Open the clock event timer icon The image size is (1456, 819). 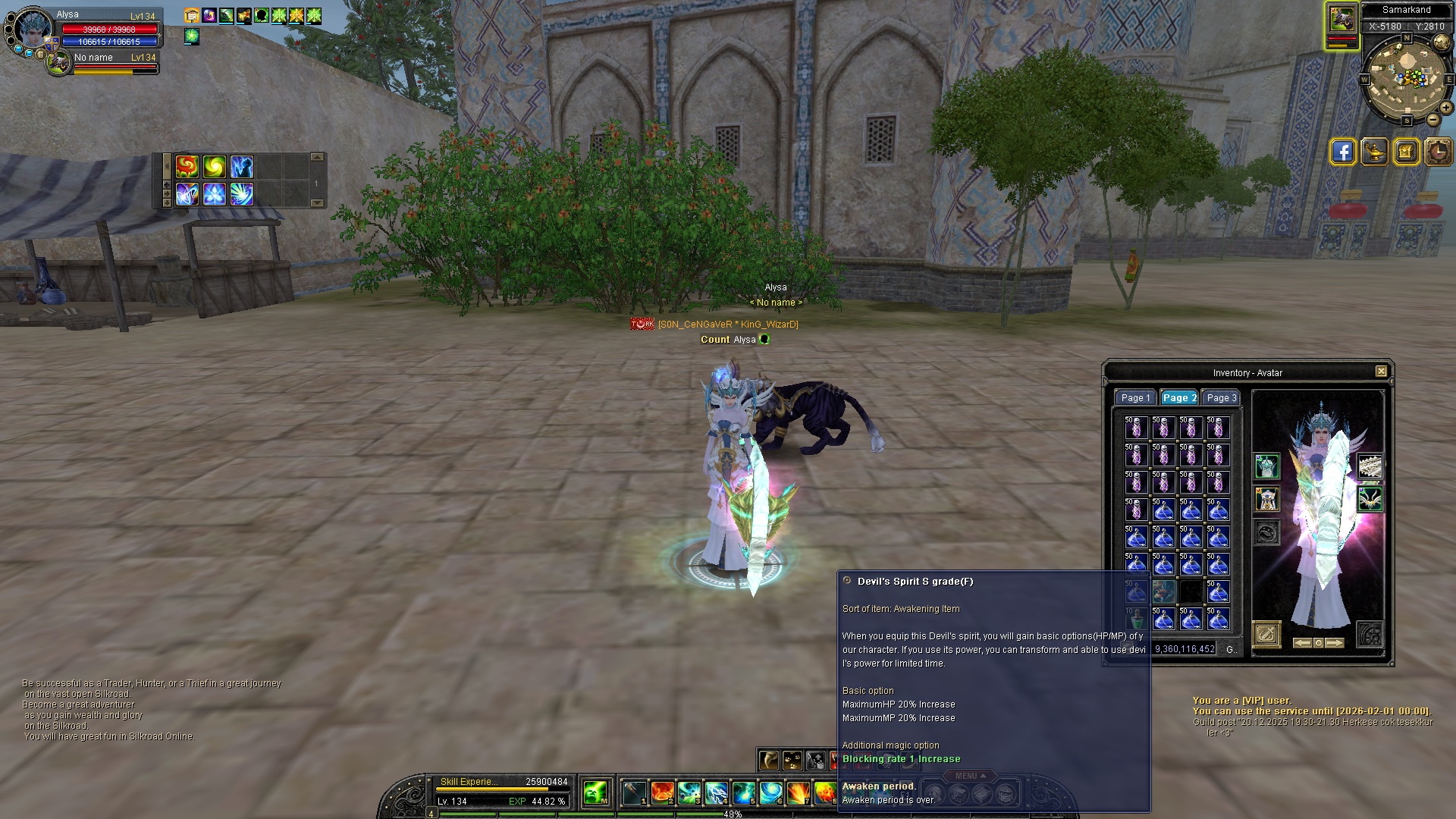coord(1438,152)
